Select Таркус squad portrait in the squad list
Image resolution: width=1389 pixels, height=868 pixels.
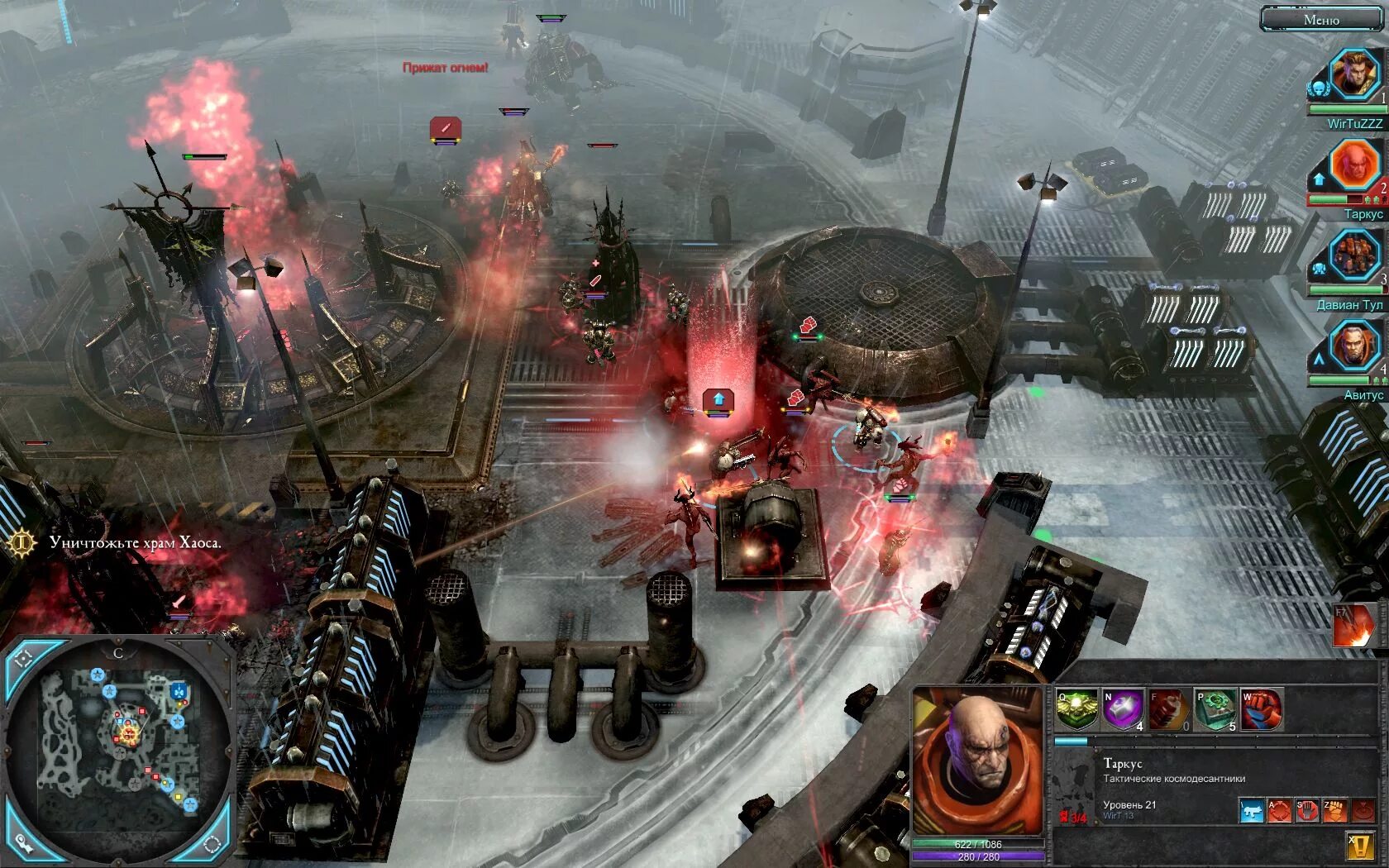pyautogui.click(x=1355, y=166)
